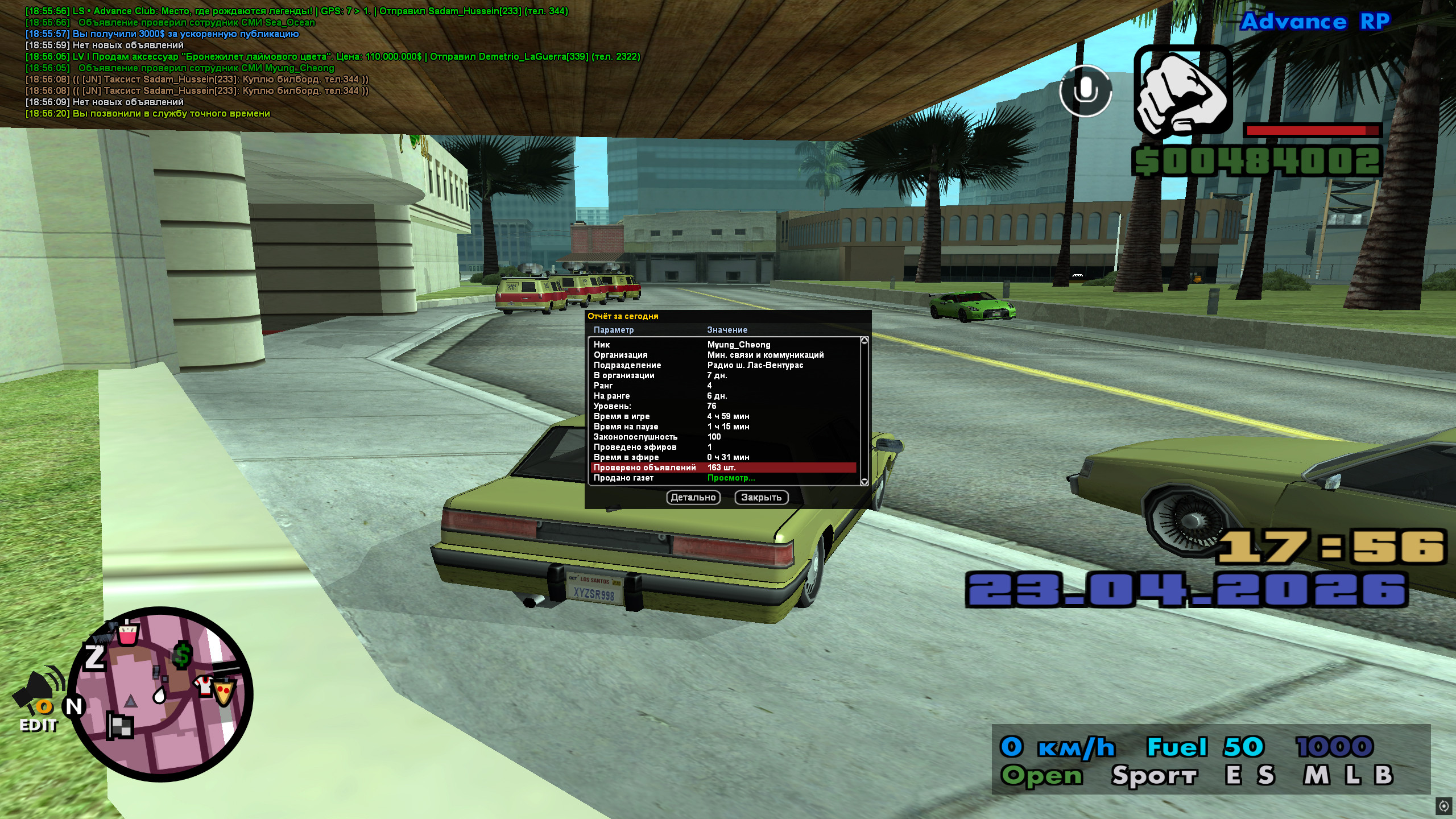Image resolution: width=1456 pixels, height=819 pixels.
Task: Click the circular radar minimap
Action: pyautogui.click(x=160, y=694)
